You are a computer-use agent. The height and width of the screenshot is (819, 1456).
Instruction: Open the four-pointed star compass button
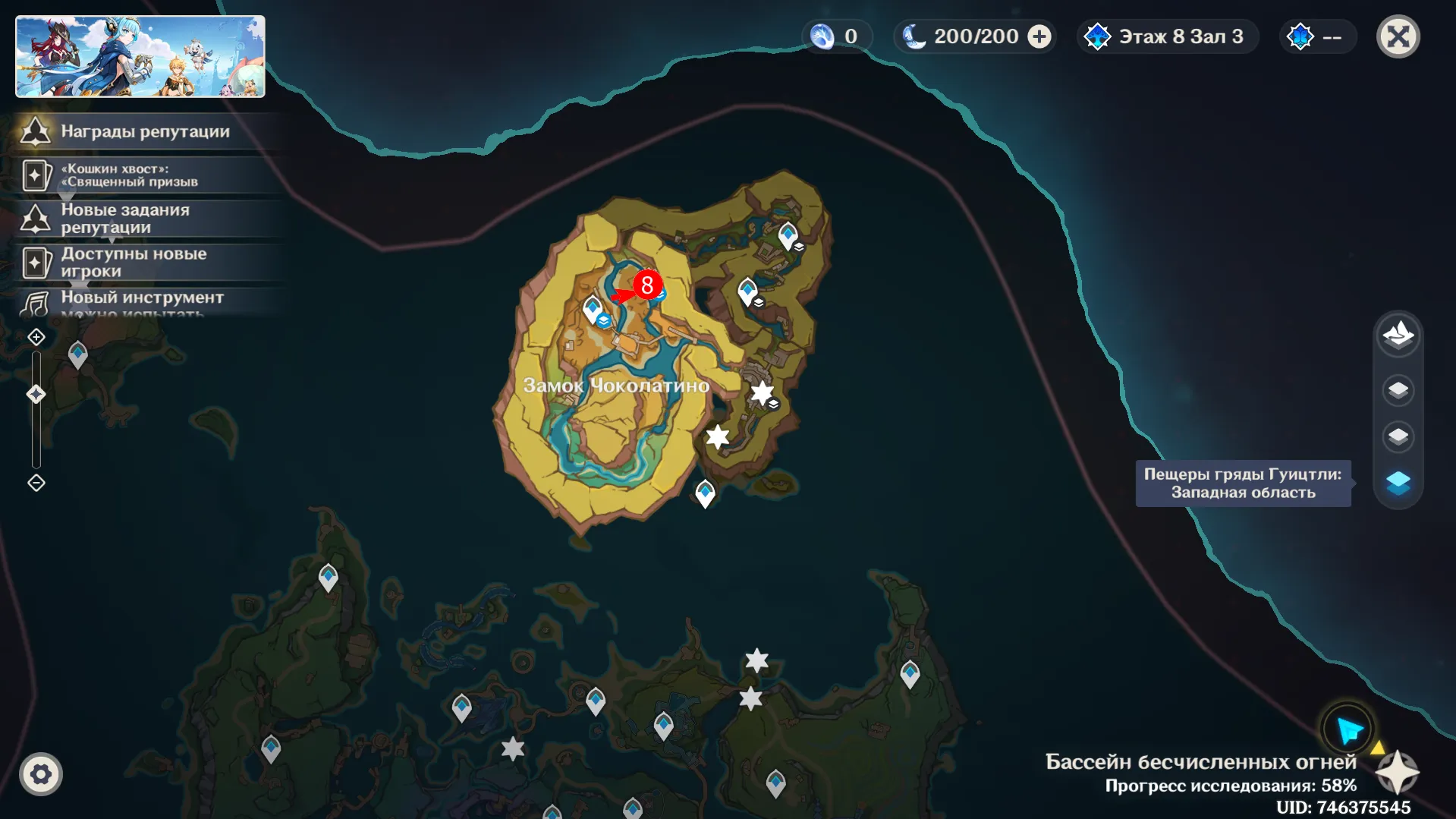(x=1397, y=773)
